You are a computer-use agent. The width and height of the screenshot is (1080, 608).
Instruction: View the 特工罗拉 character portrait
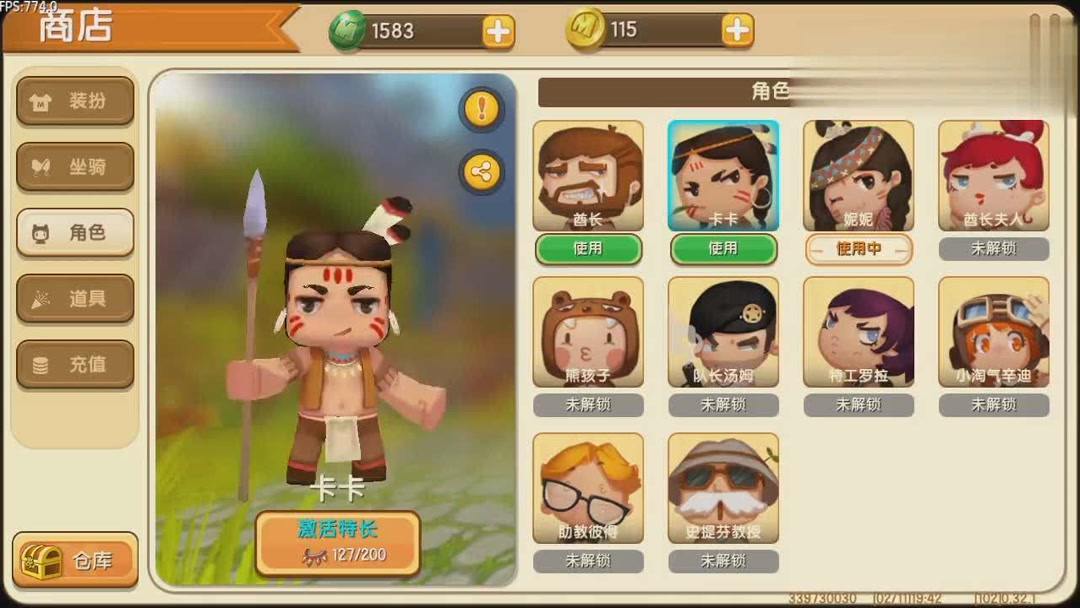click(x=858, y=332)
